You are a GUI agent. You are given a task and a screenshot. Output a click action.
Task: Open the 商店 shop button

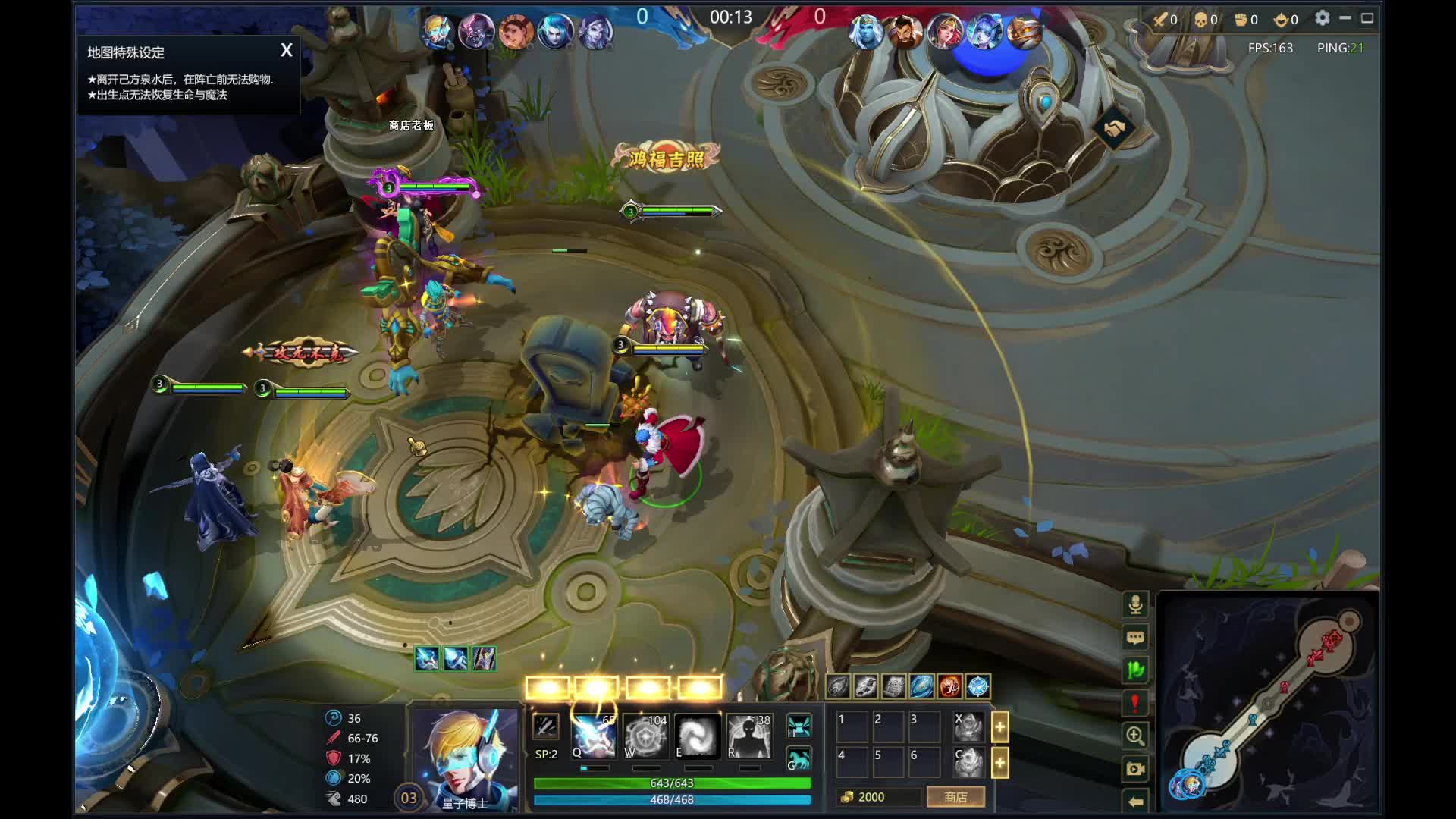(x=955, y=797)
